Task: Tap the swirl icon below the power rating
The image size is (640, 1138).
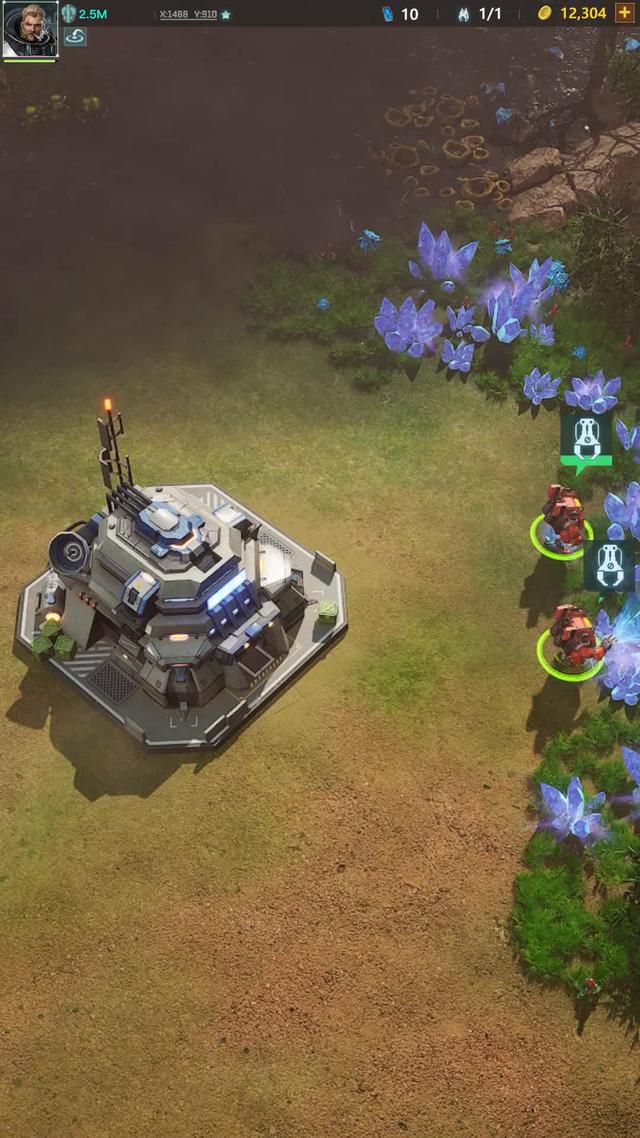Action: point(75,37)
